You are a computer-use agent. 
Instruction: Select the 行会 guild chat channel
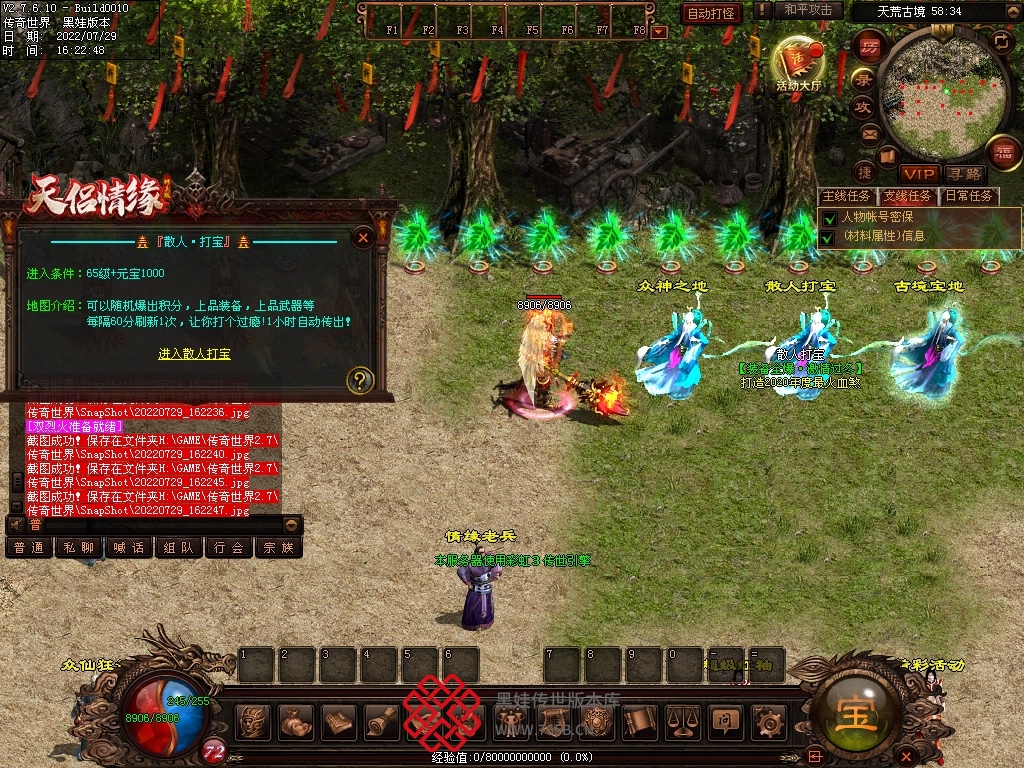[x=229, y=547]
